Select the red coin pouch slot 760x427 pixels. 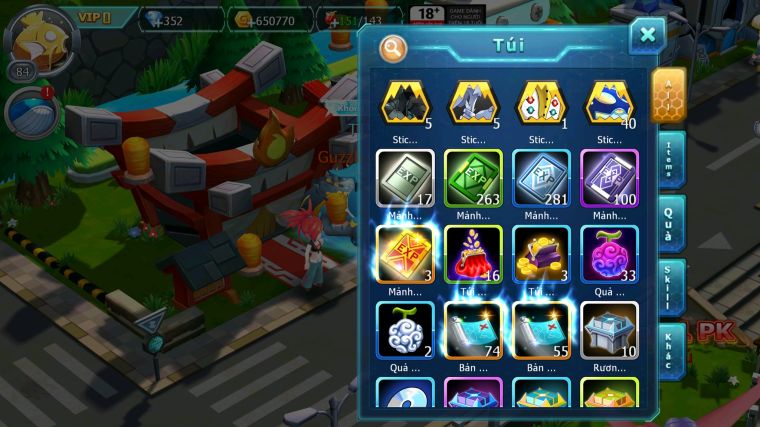[x=473, y=254]
